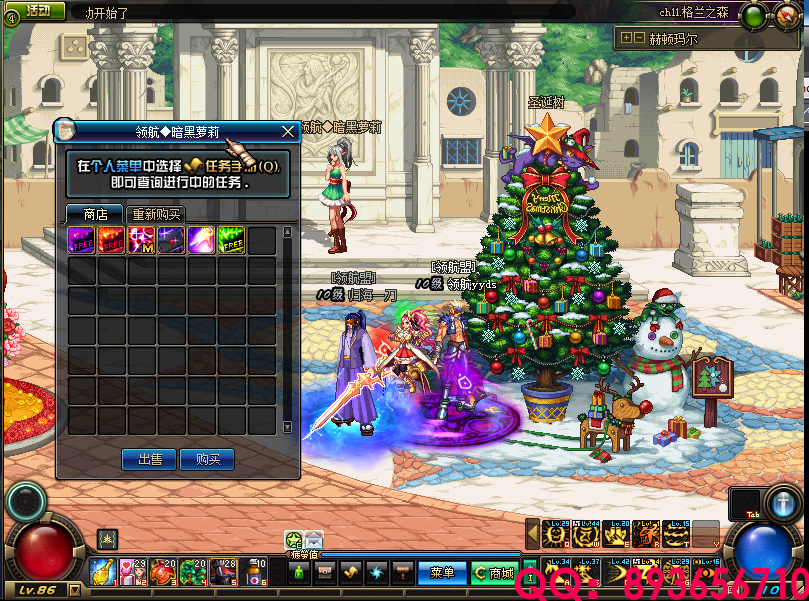Select the green FREE item in shop

[x=231, y=241]
